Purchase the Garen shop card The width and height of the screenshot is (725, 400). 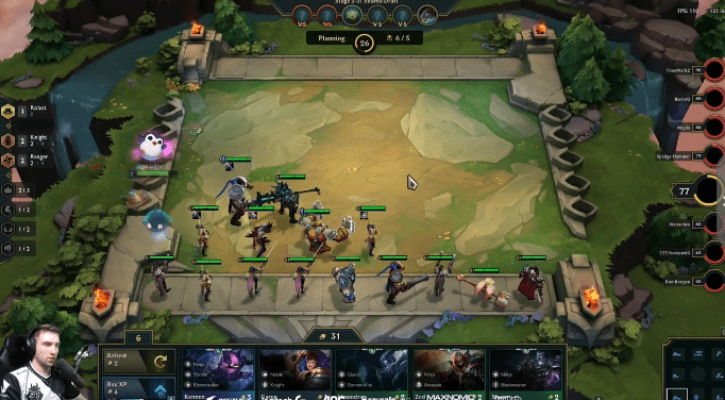coord(296,374)
